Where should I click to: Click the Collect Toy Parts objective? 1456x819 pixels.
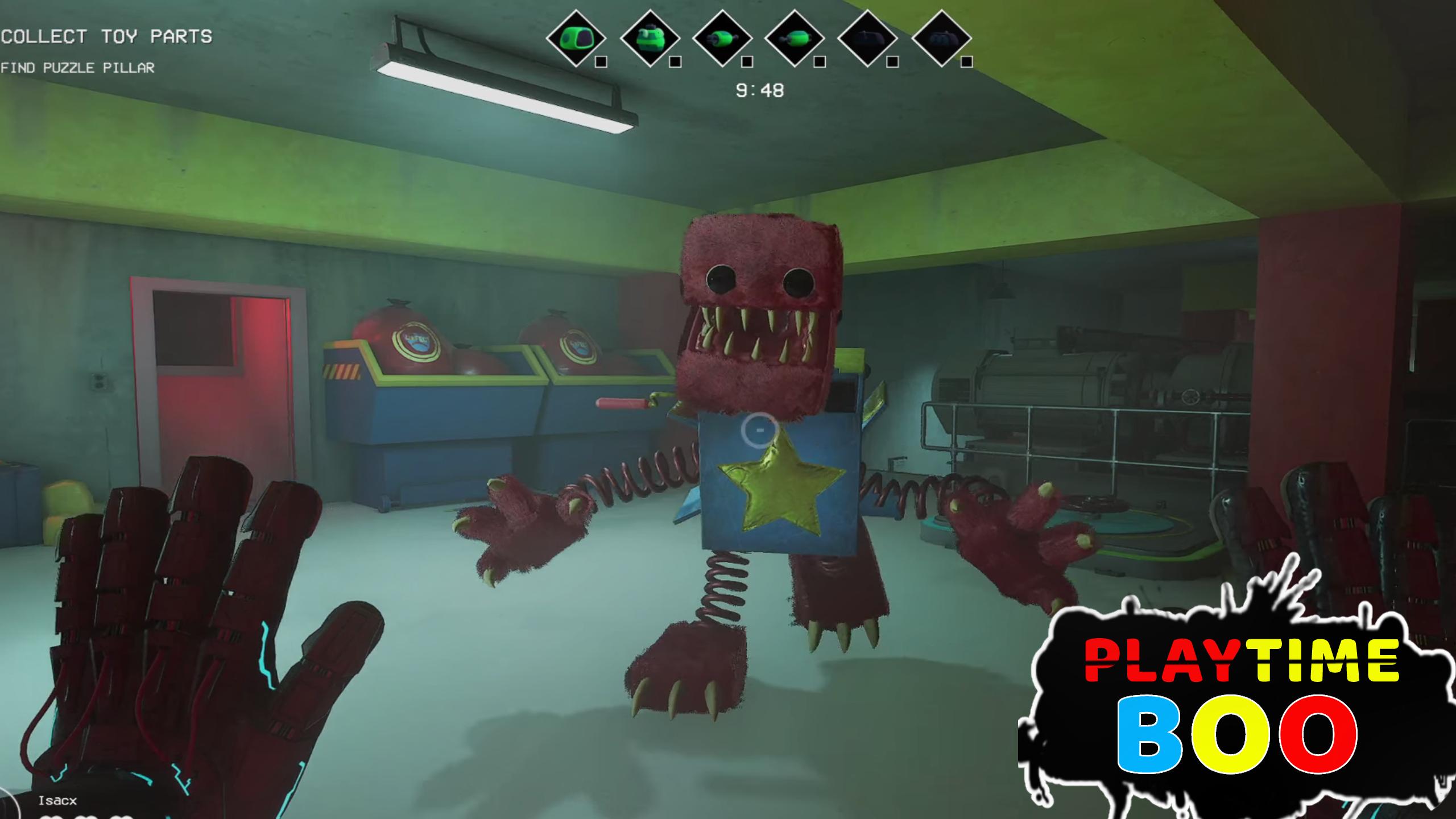106,37
